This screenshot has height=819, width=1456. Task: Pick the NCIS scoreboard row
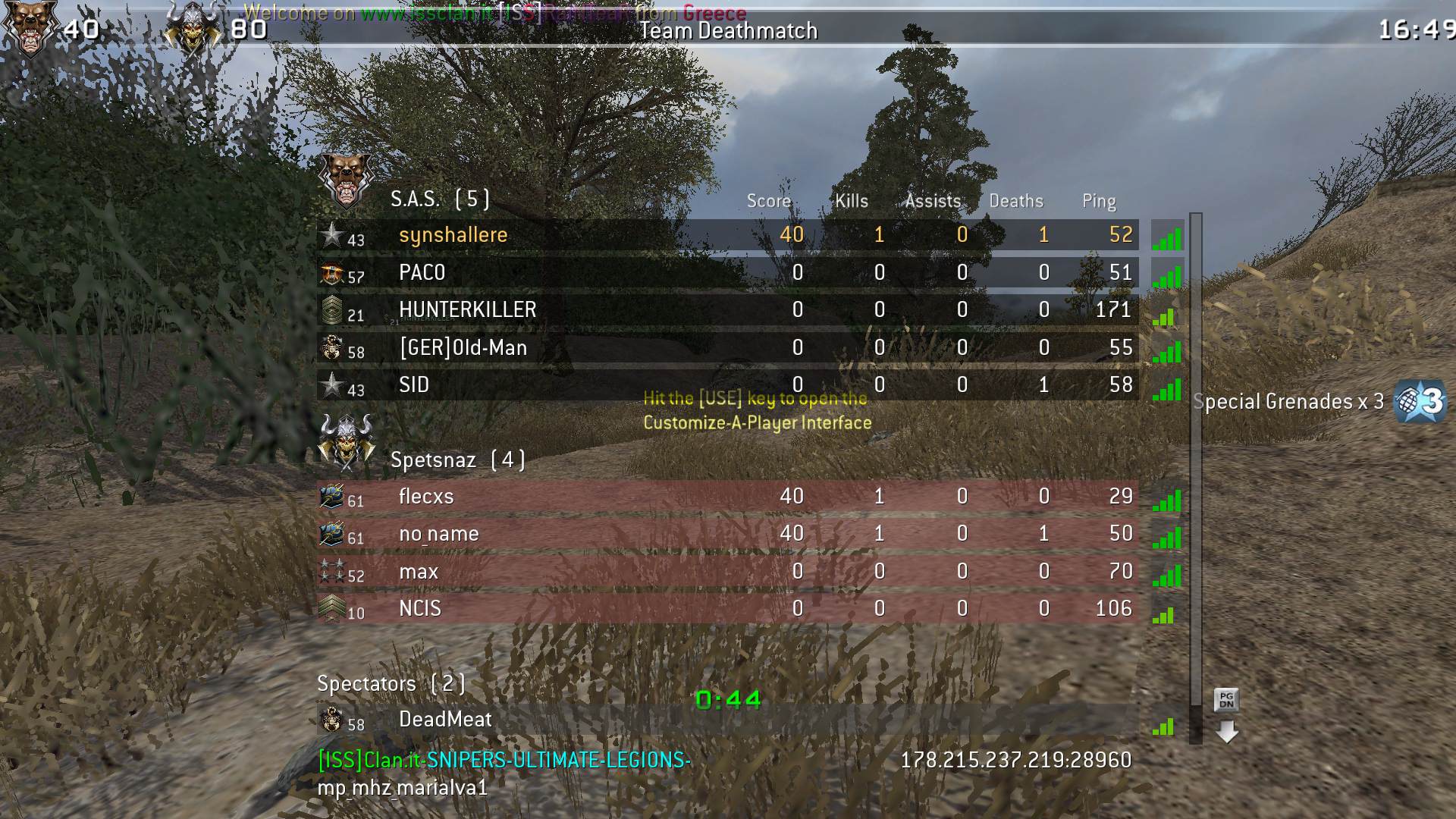tap(726, 609)
